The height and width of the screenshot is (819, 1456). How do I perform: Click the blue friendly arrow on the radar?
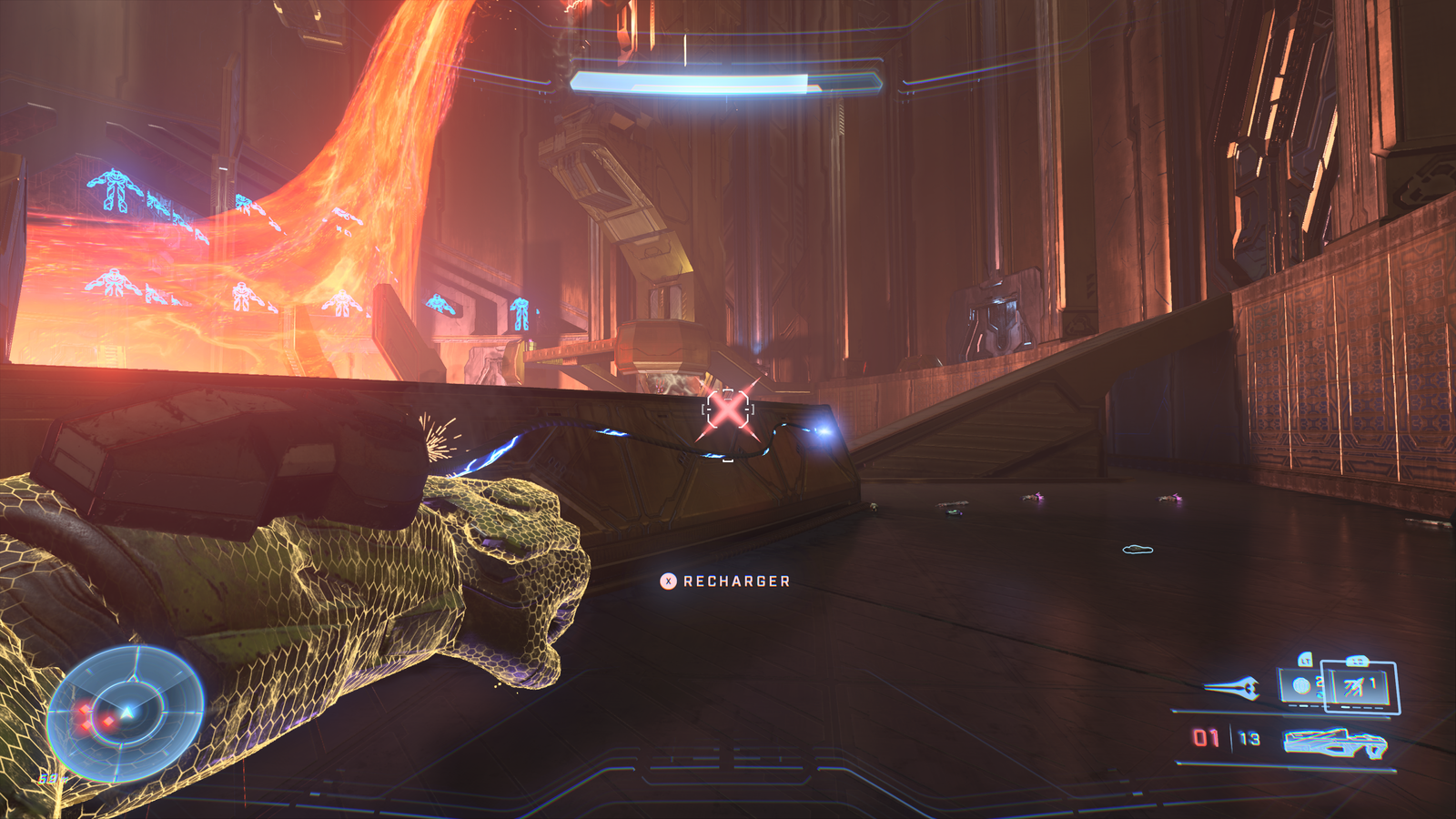[x=127, y=712]
